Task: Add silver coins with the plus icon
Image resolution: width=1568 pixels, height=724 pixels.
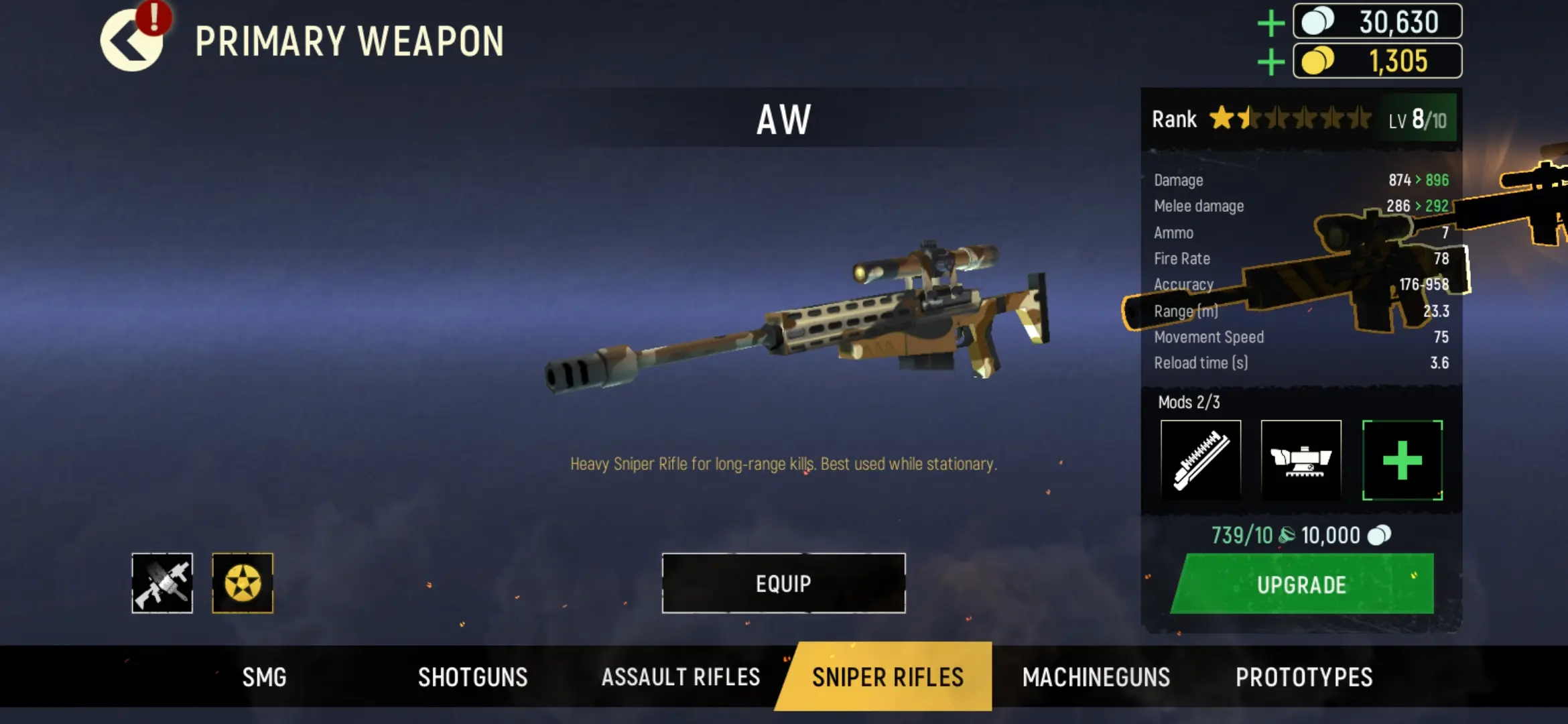Action: [1270, 23]
